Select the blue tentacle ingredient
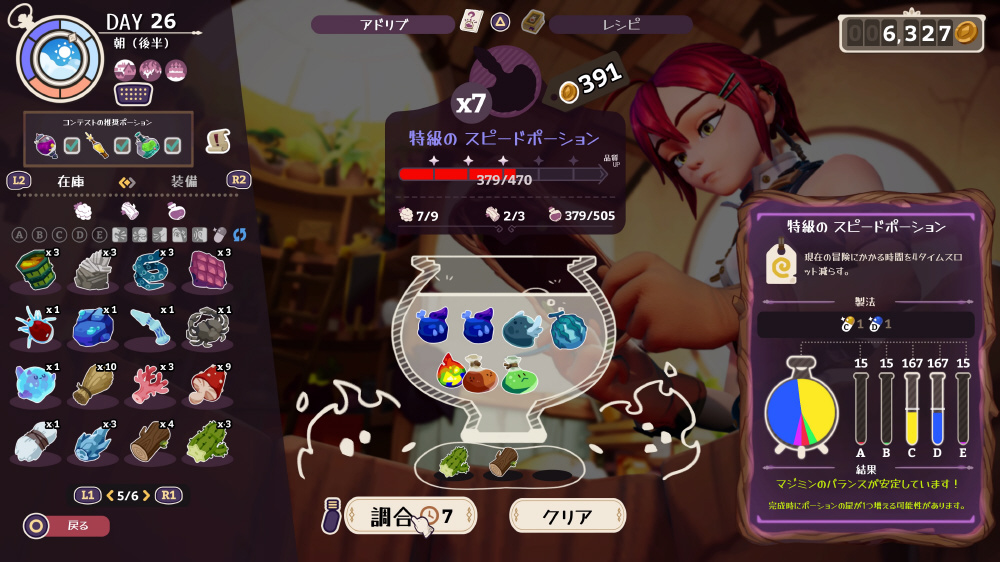Image resolution: width=1000 pixels, height=562 pixels. click(x=150, y=270)
